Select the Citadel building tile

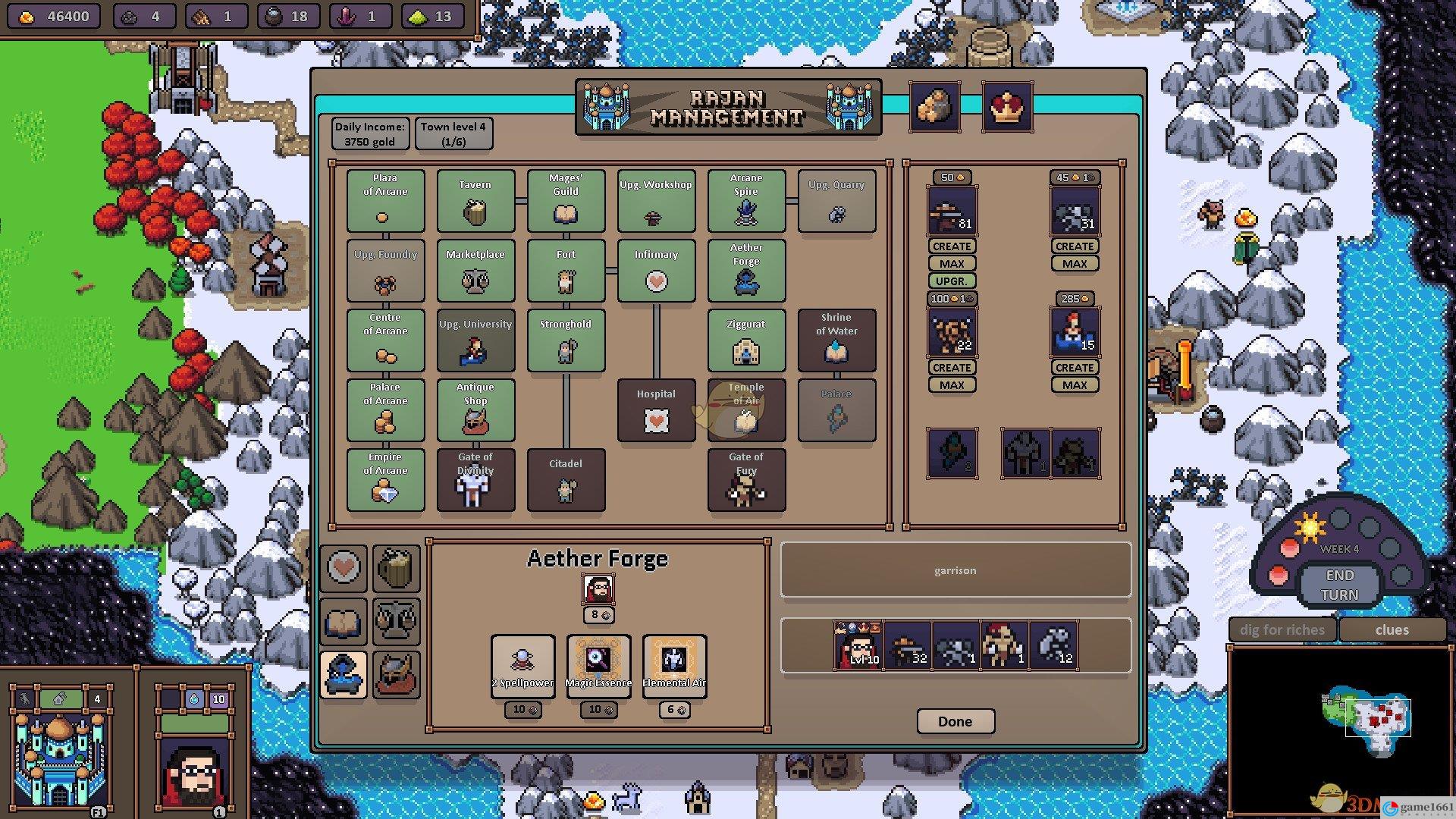(x=566, y=480)
